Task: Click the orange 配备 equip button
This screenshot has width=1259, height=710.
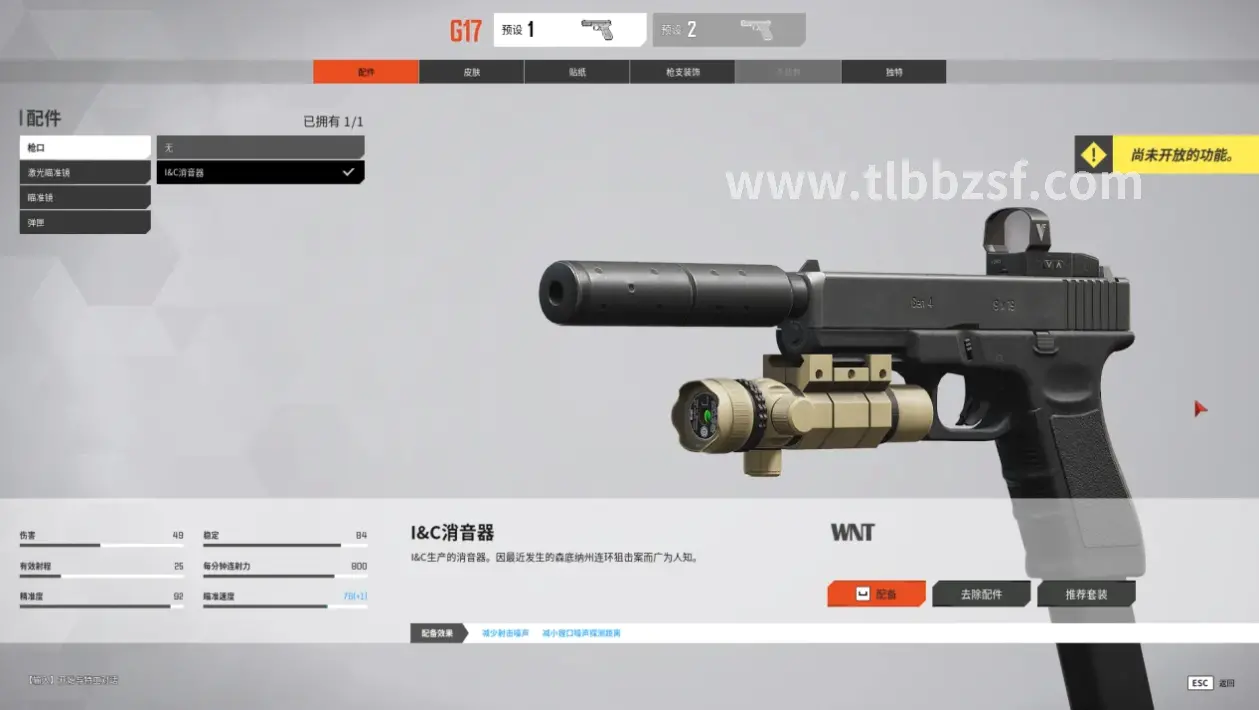Action: pos(876,594)
